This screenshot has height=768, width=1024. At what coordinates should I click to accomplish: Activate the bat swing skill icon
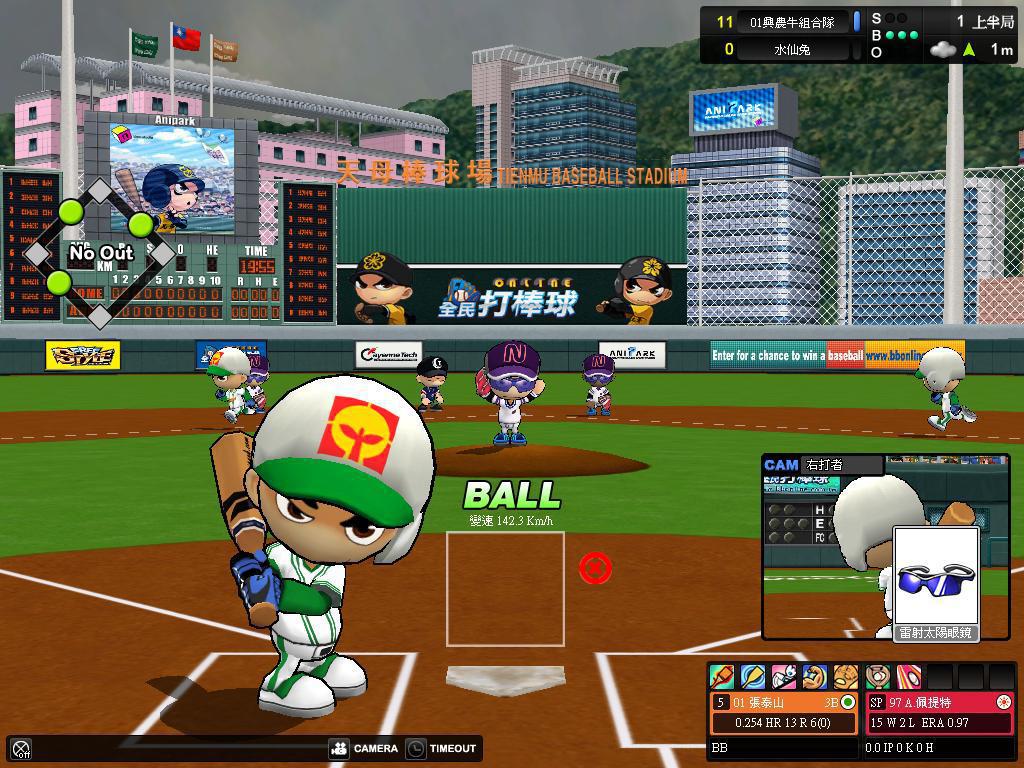pos(722,677)
